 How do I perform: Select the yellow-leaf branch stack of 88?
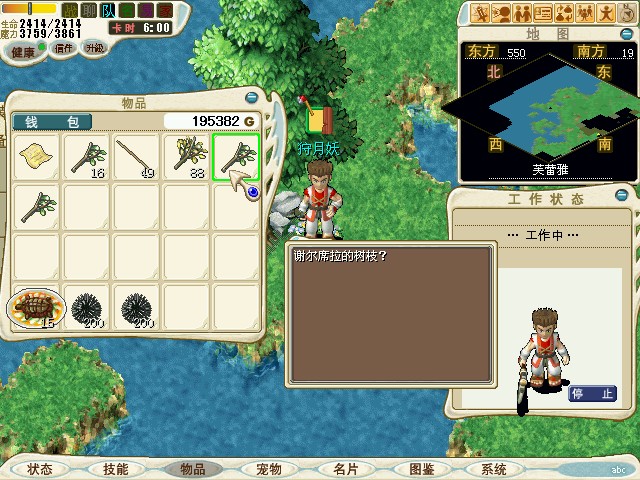186,157
